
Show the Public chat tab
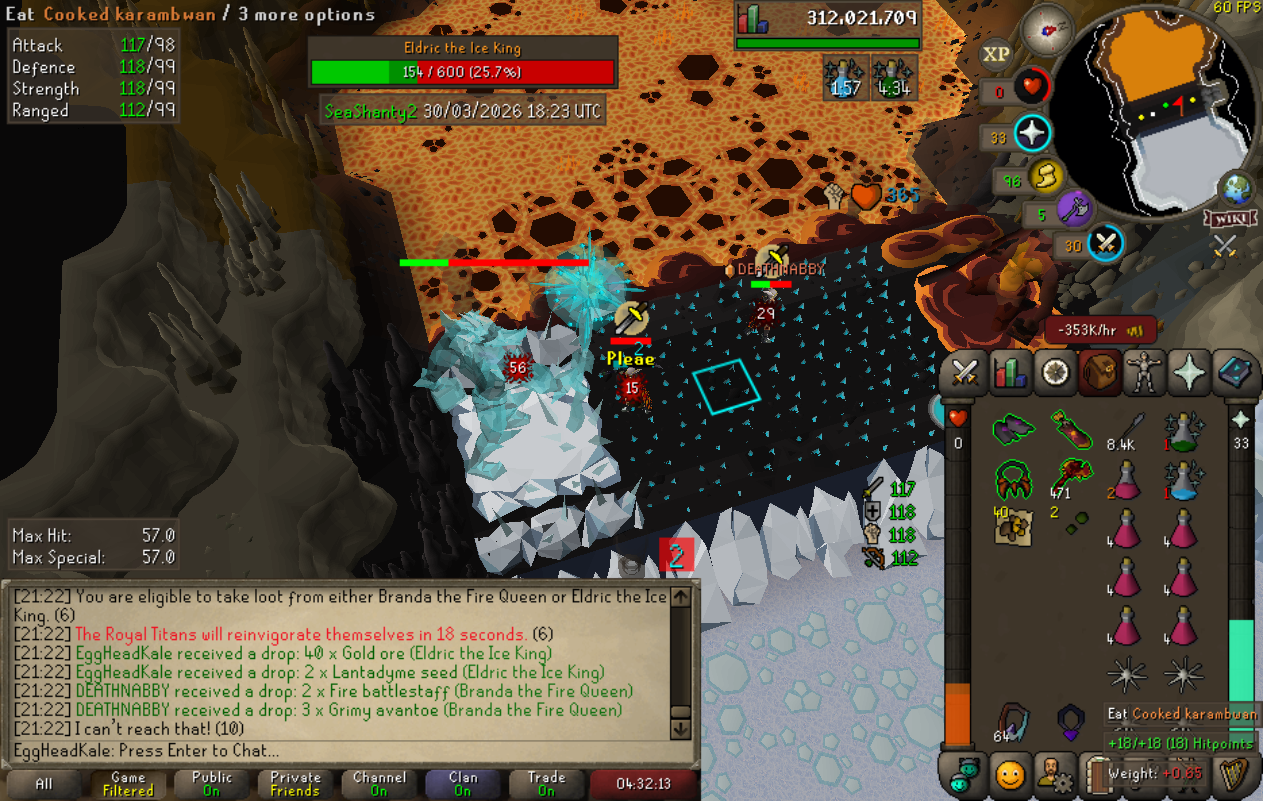[212, 783]
